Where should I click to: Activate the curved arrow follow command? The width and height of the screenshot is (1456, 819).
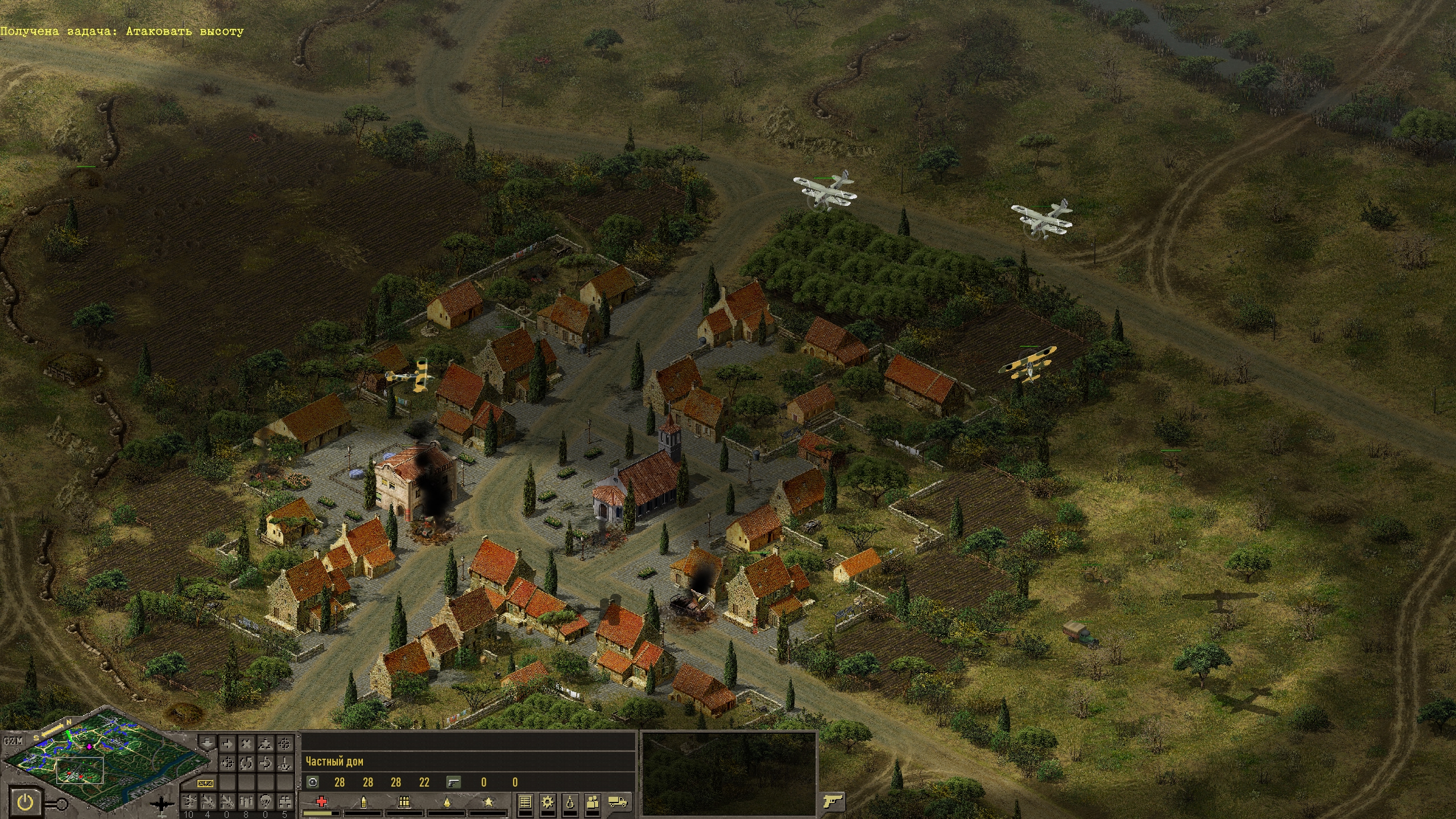point(265,763)
